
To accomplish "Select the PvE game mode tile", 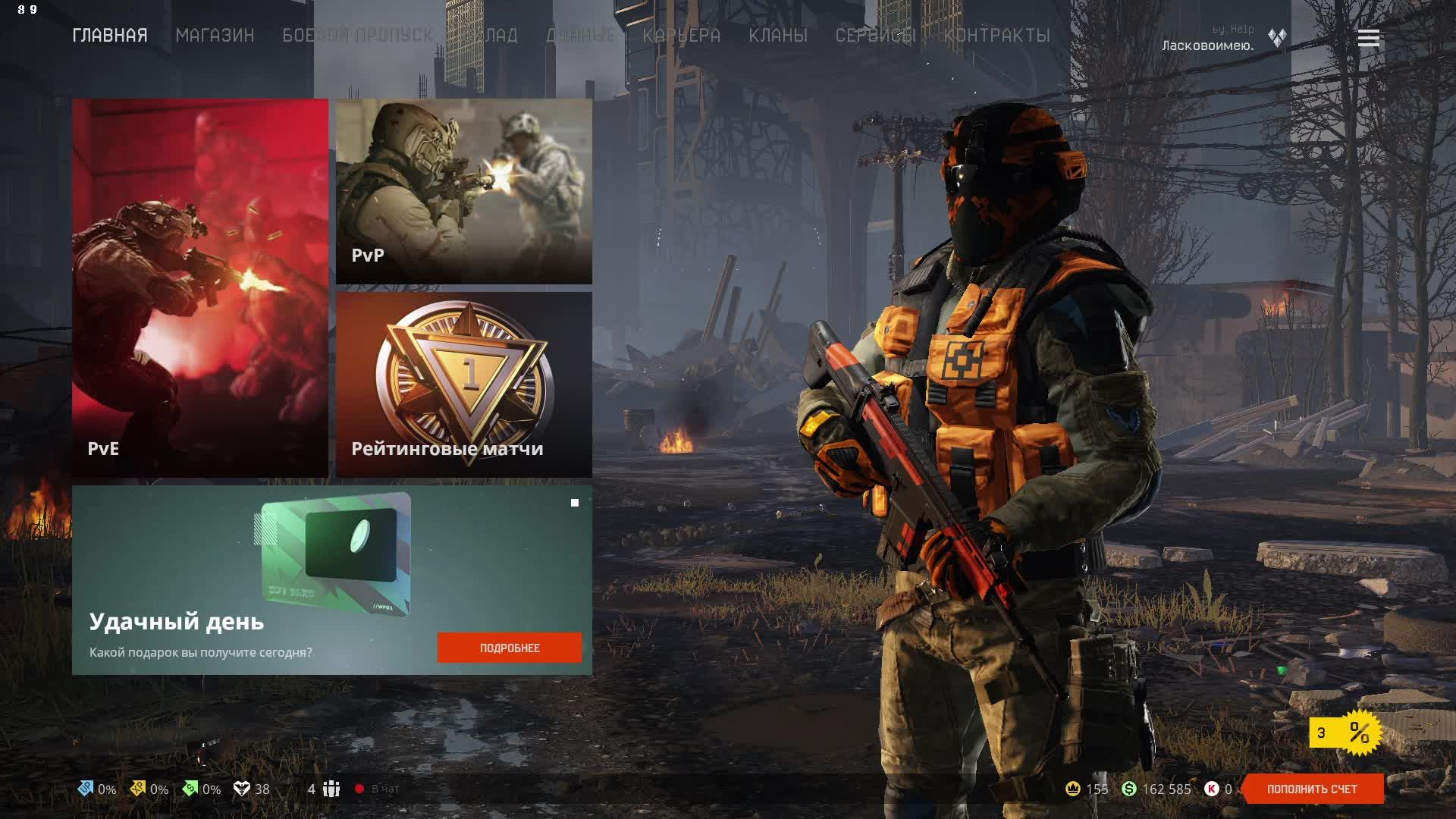I will 200,288.
